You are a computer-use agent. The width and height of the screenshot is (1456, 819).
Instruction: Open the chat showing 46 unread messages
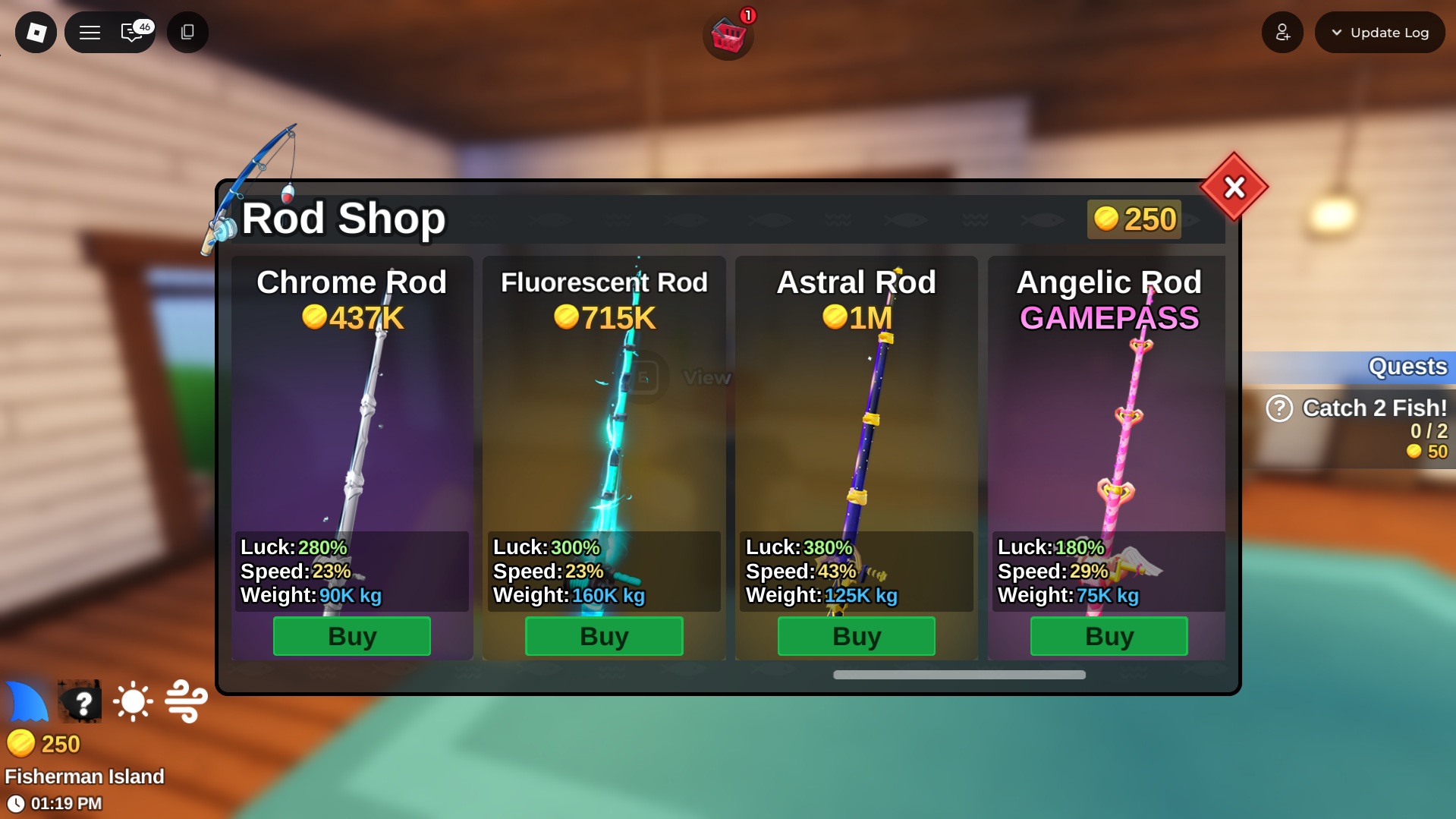[x=131, y=33]
